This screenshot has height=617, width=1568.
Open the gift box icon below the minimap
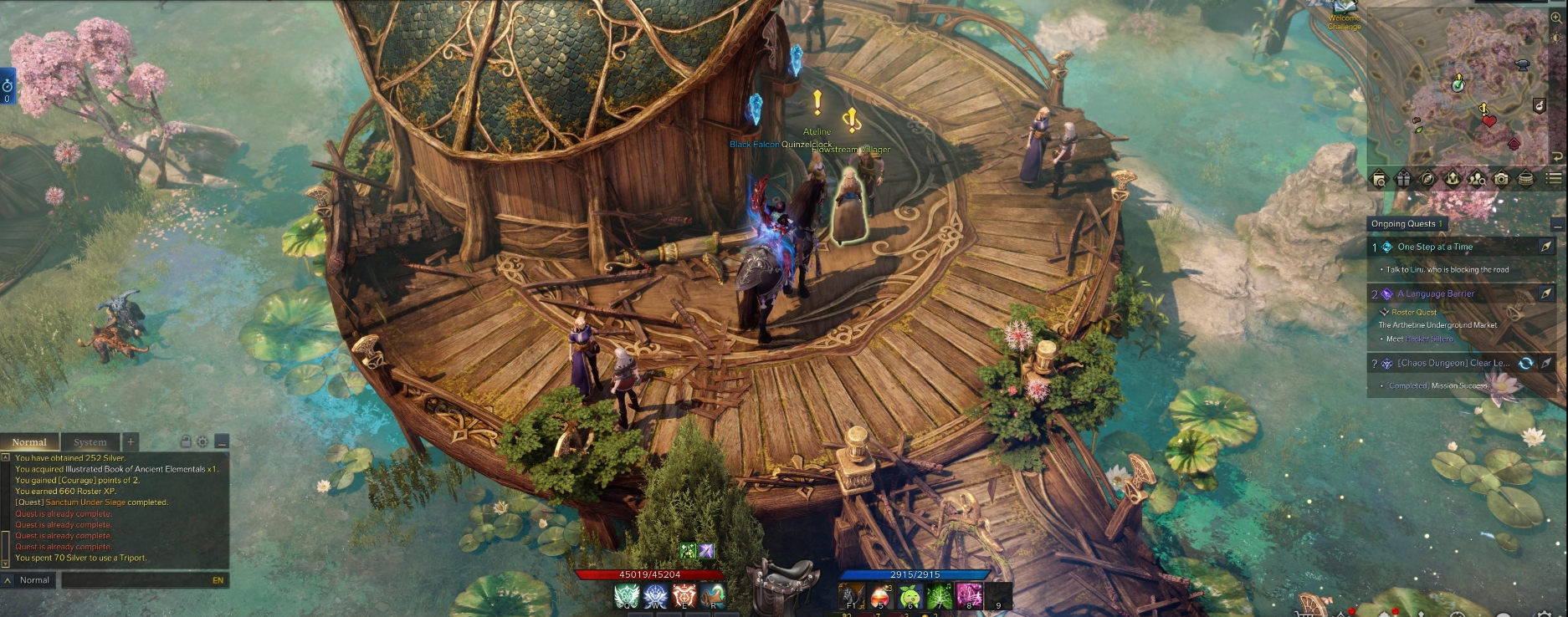click(x=1403, y=179)
